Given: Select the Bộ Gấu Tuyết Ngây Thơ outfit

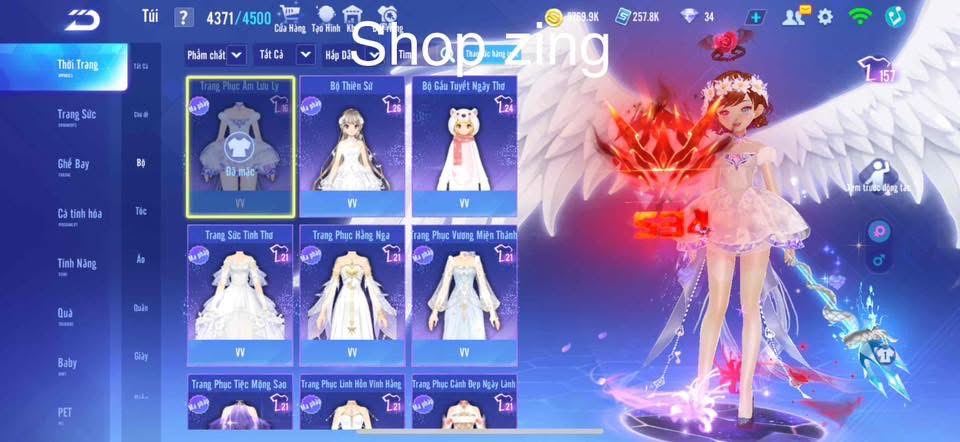Looking at the screenshot, I should [463, 145].
